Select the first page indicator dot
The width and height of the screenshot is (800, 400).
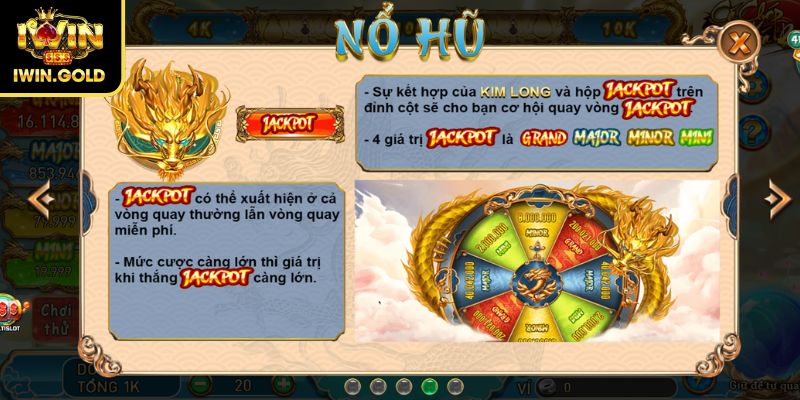(x=351, y=385)
